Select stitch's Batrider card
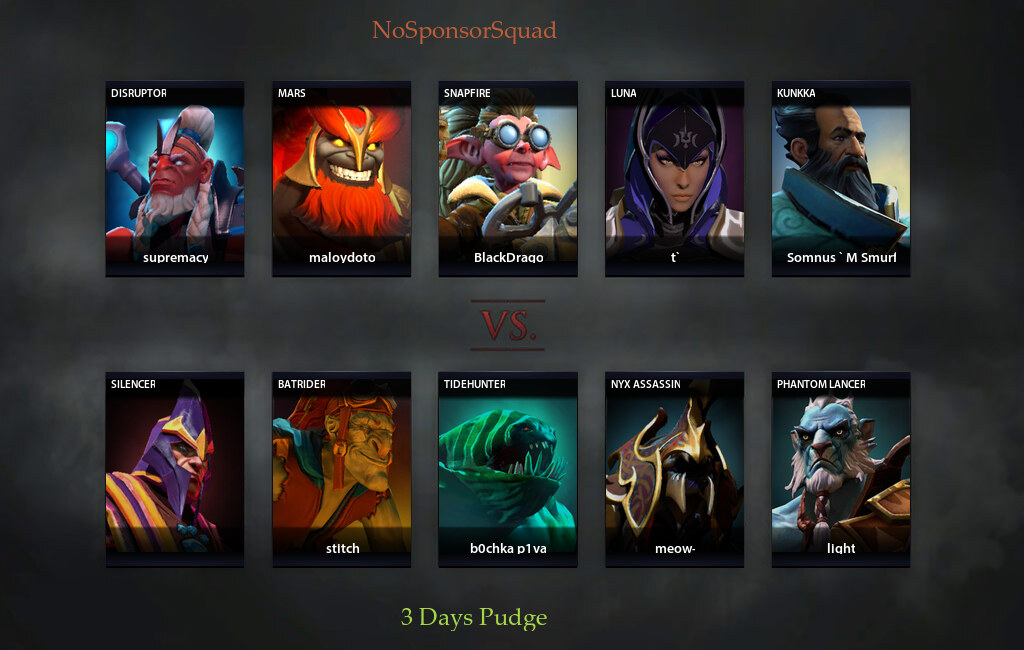Screen dimensions: 1024x650 click(x=341, y=469)
